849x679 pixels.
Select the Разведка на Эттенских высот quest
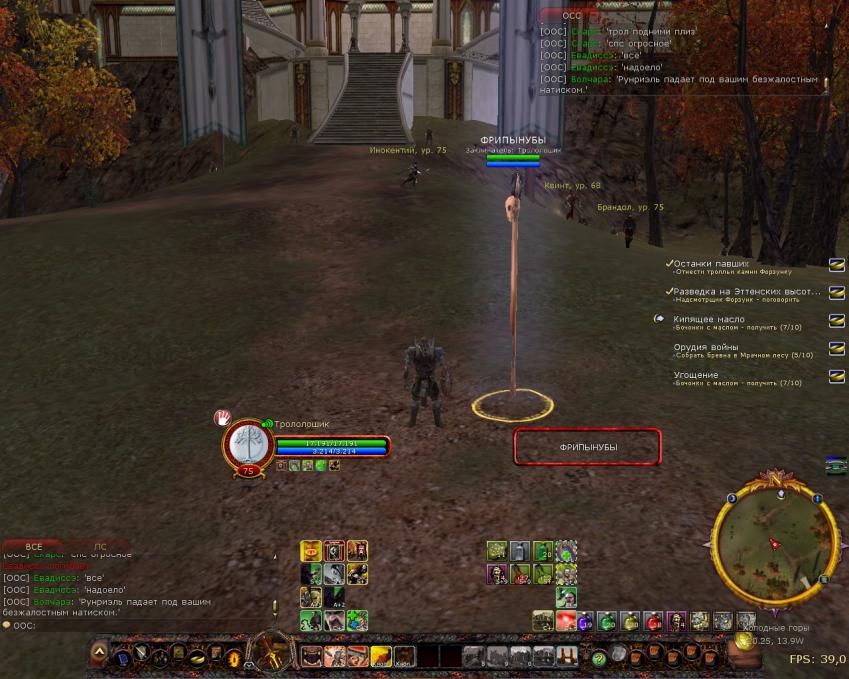[x=745, y=291]
